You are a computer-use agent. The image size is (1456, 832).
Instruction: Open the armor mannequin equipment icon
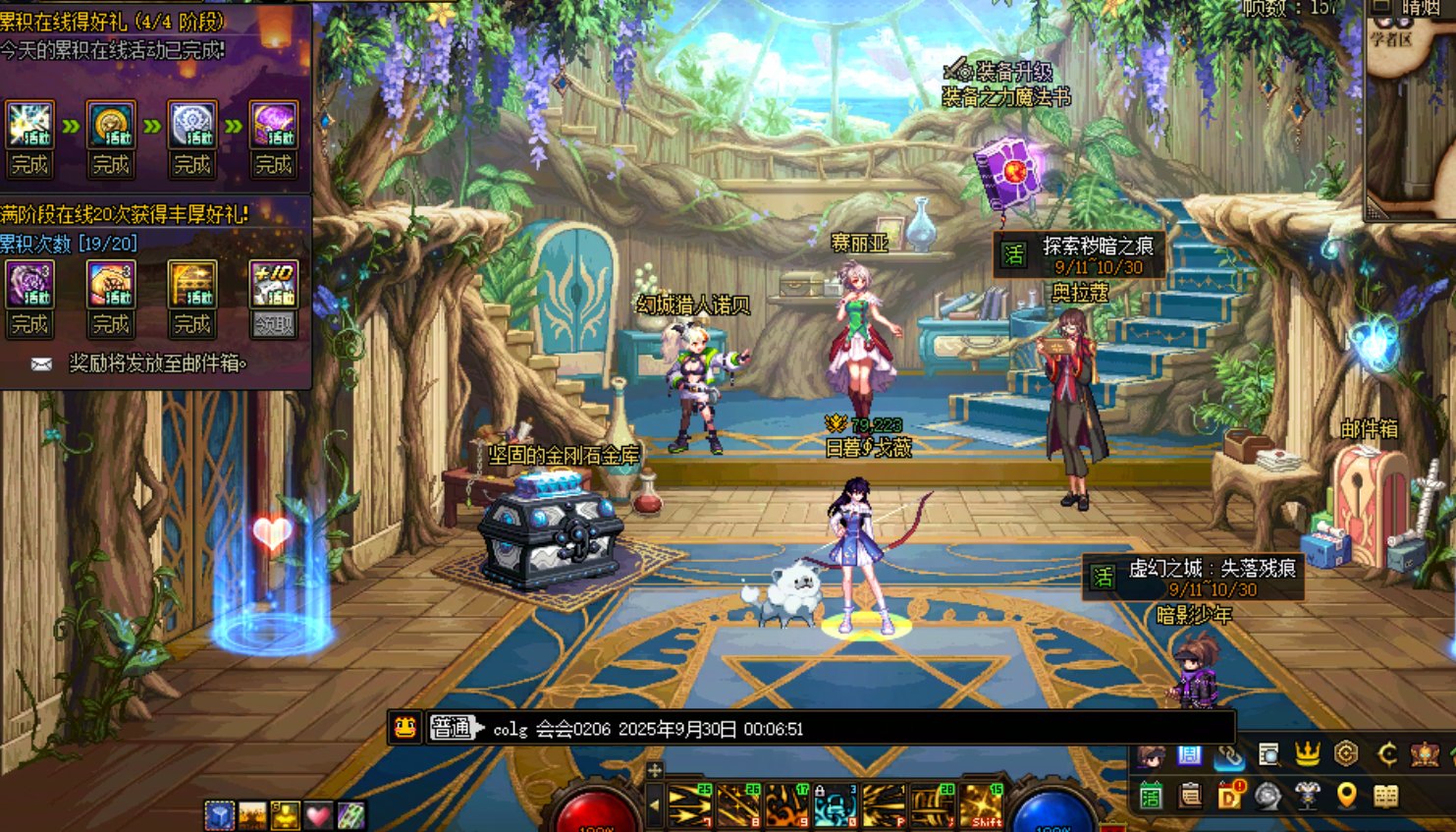[x=1307, y=796]
